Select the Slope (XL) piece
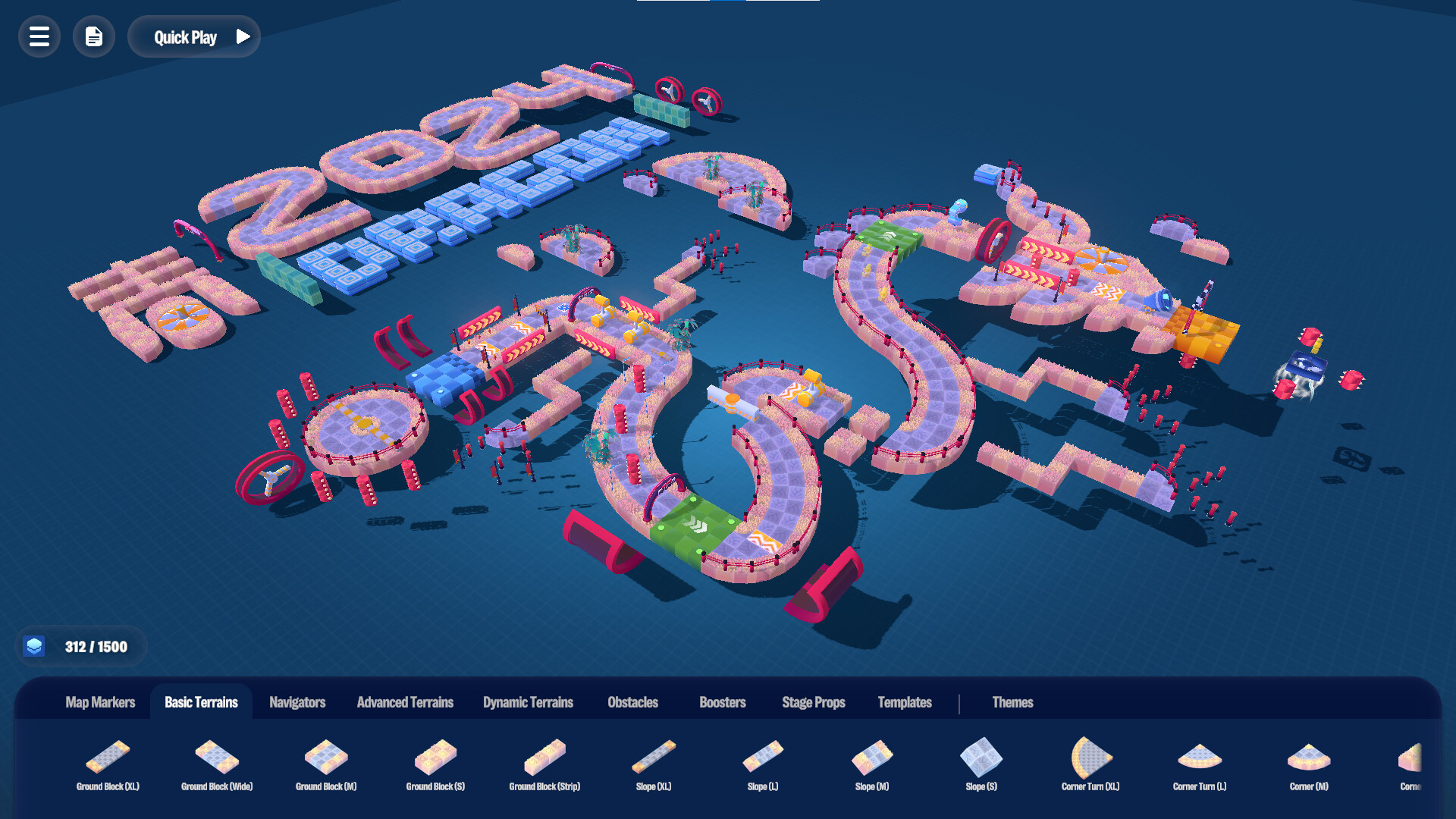 pyautogui.click(x=653, y=758)
